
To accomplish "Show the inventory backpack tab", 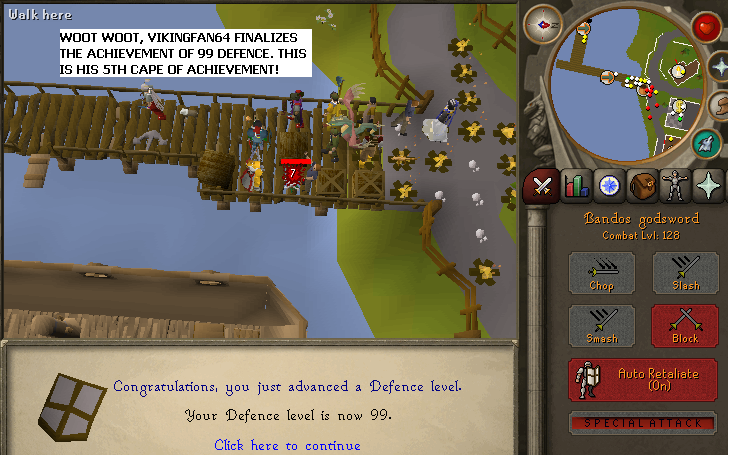I will point(642,185).
